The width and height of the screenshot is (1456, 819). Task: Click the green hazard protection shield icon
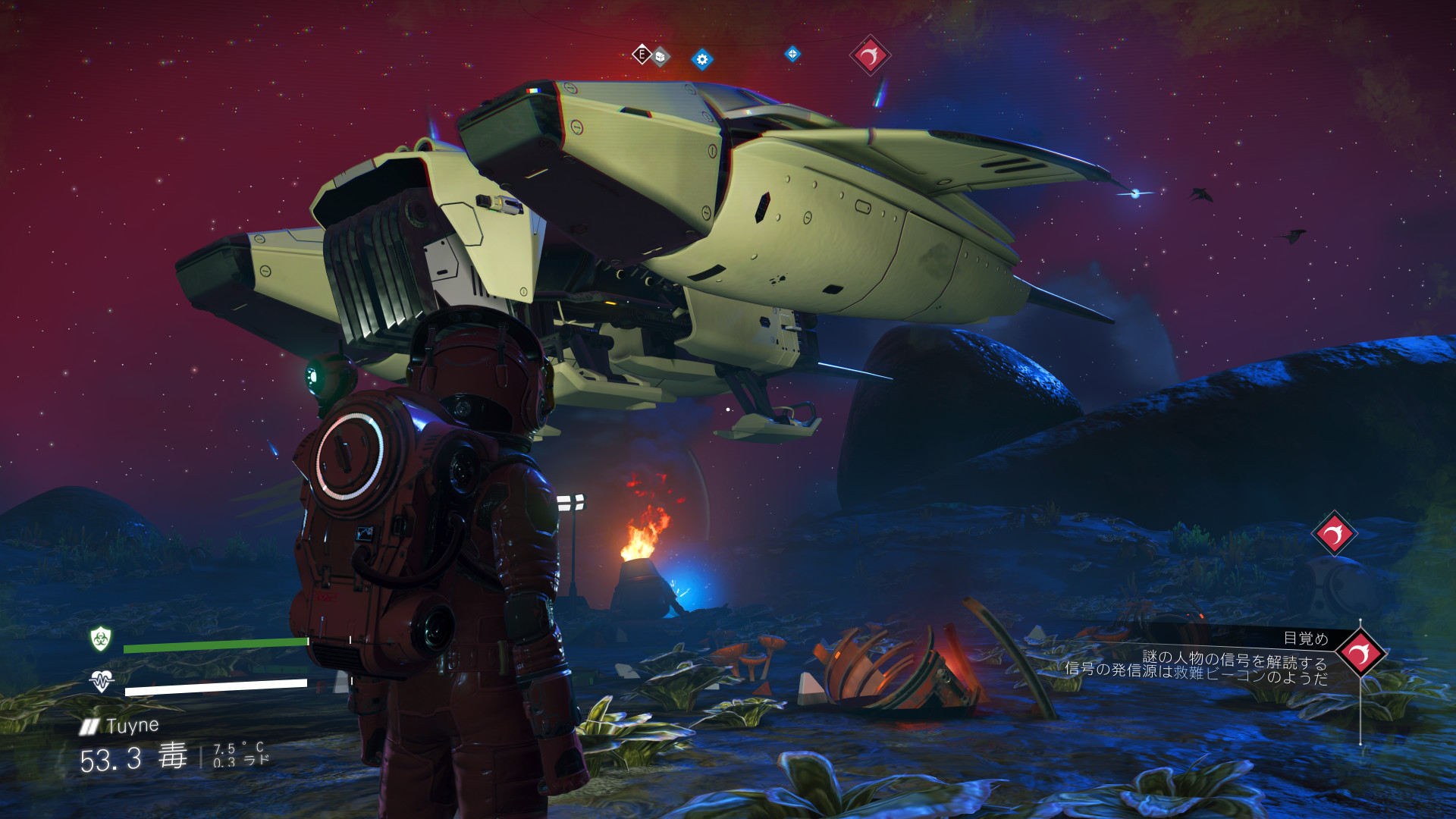[x=101, y=639]
